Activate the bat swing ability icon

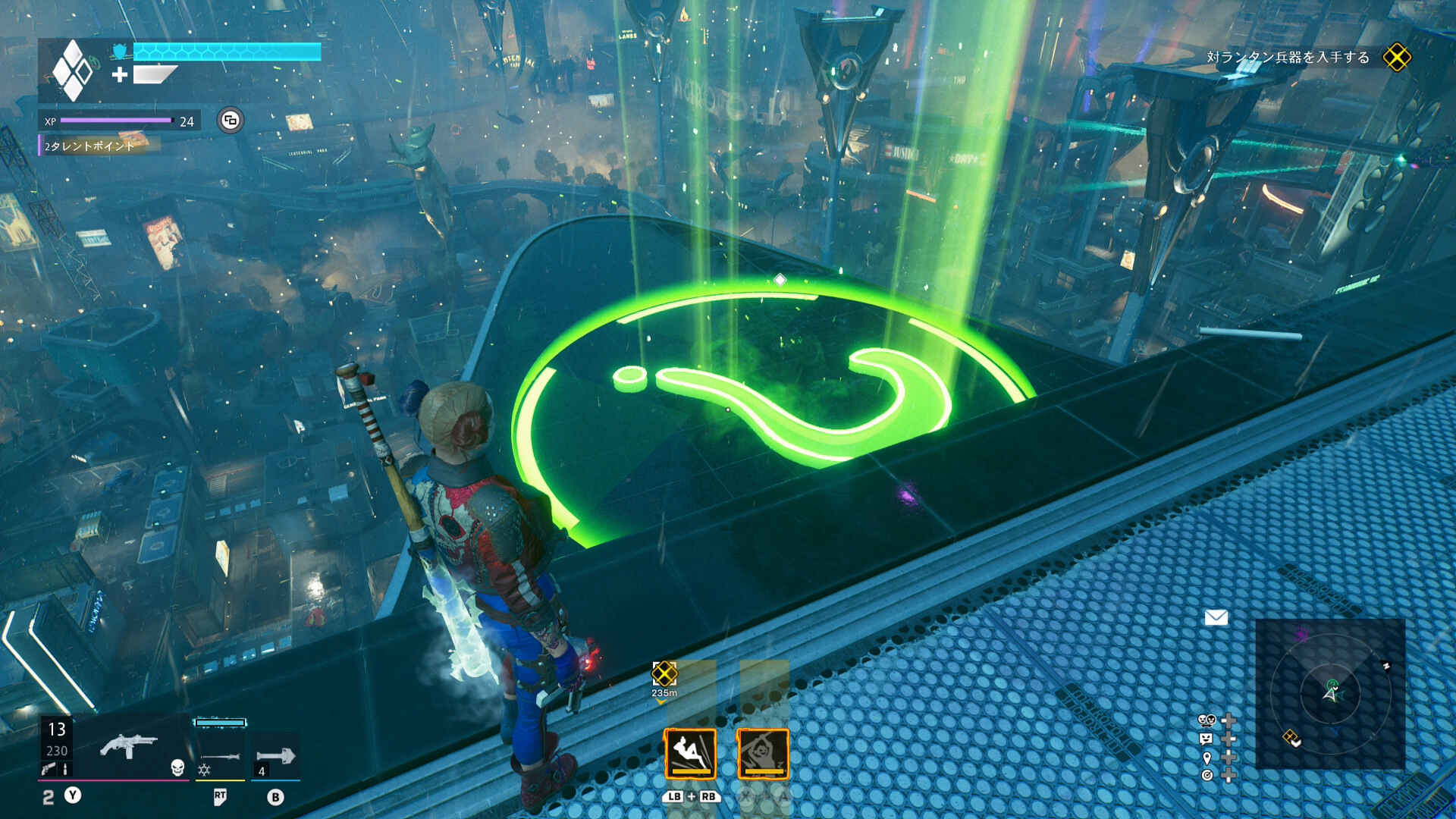coord(763,754)
